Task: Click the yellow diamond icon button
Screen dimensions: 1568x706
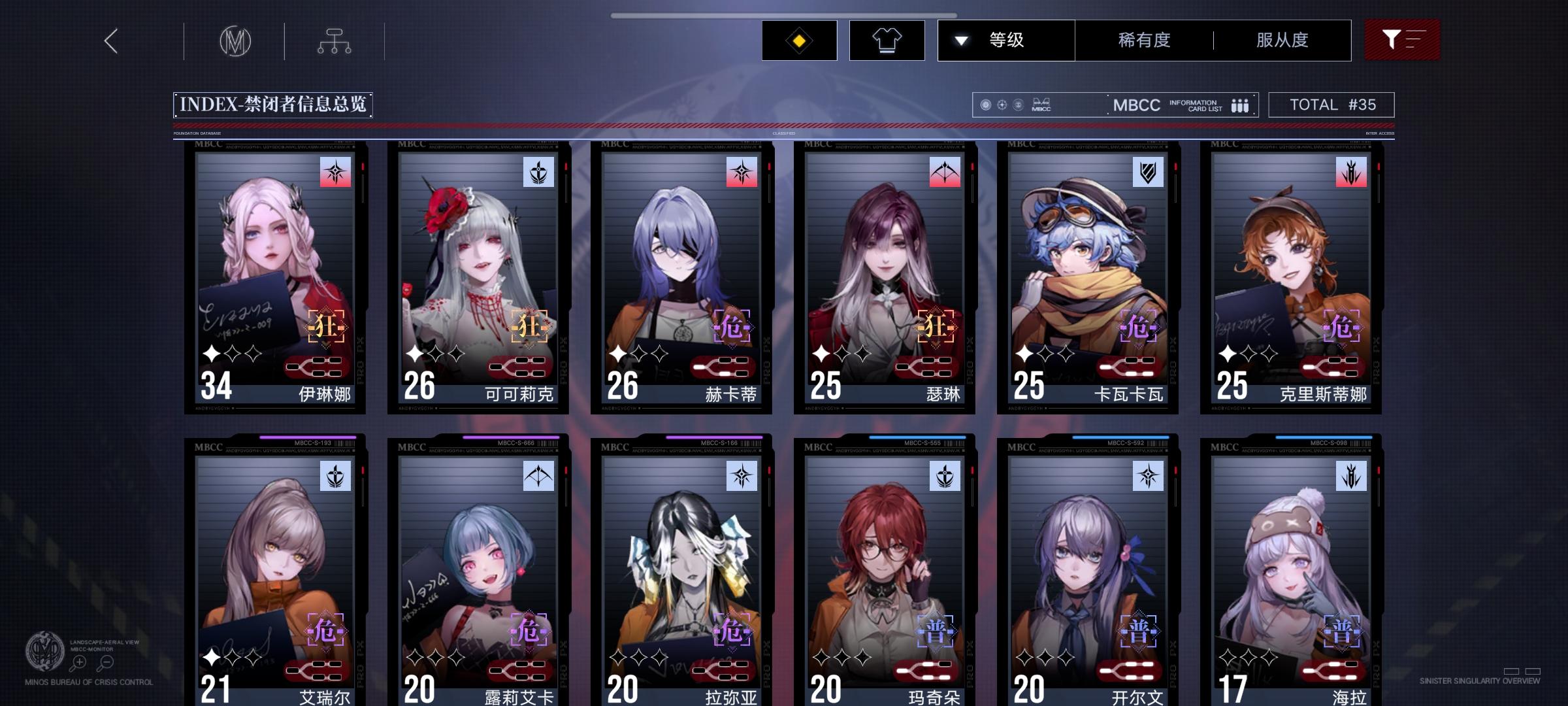Action: (798, 40)
